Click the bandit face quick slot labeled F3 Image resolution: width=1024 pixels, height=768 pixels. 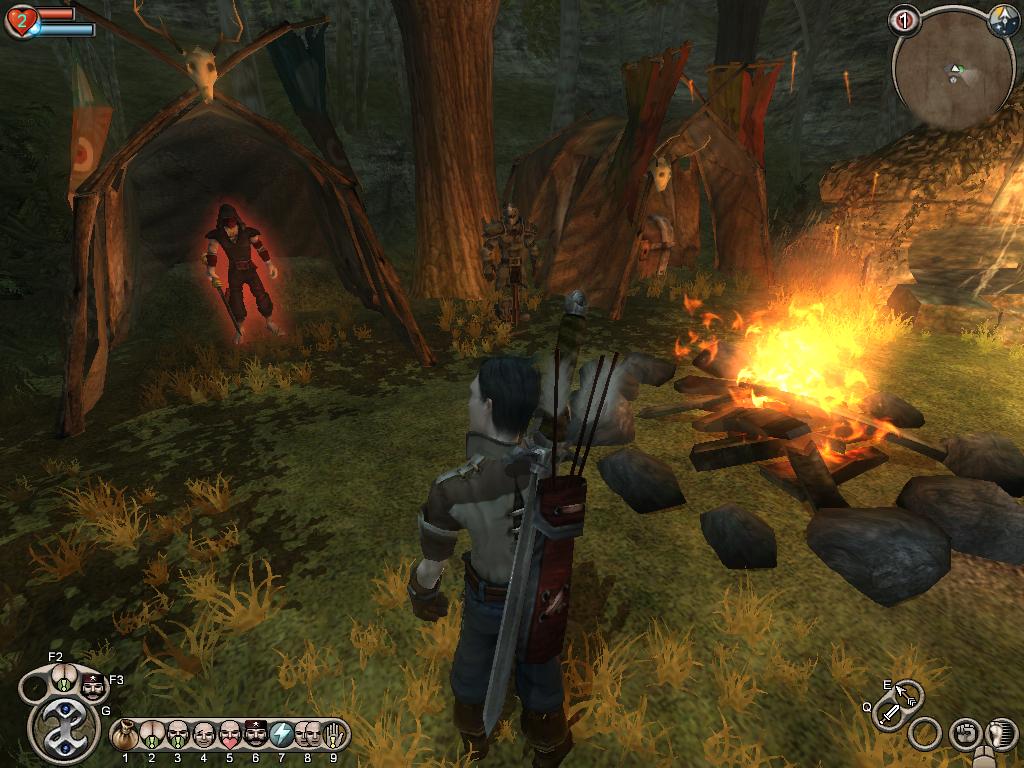coord(92,687)
